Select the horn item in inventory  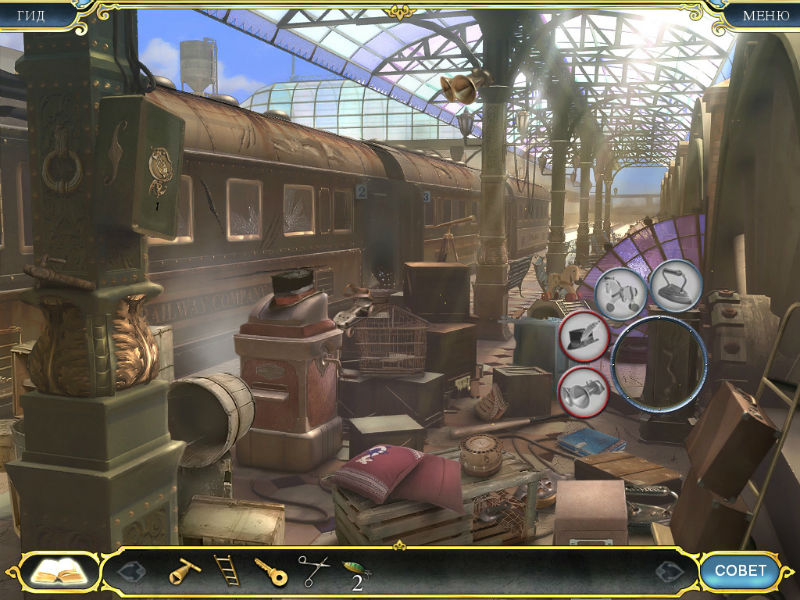click(183, 571)
